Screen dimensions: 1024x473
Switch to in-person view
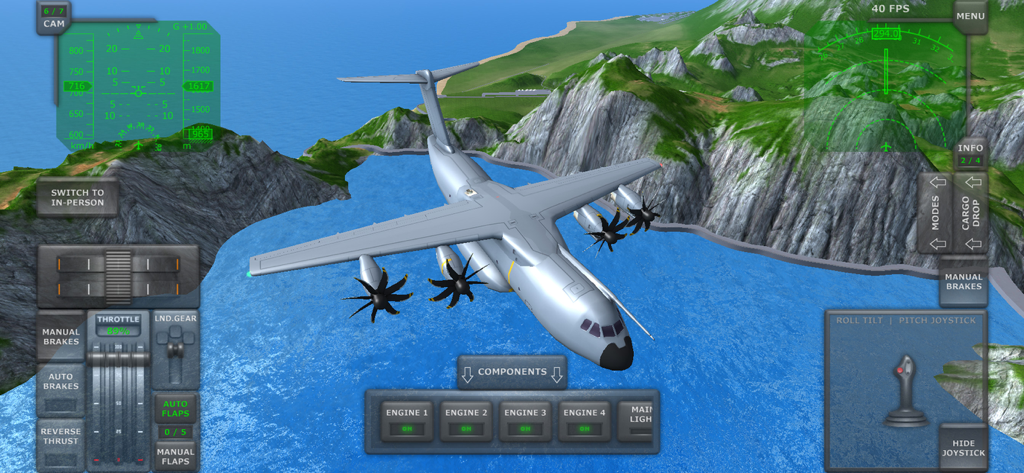pos(78,198)
